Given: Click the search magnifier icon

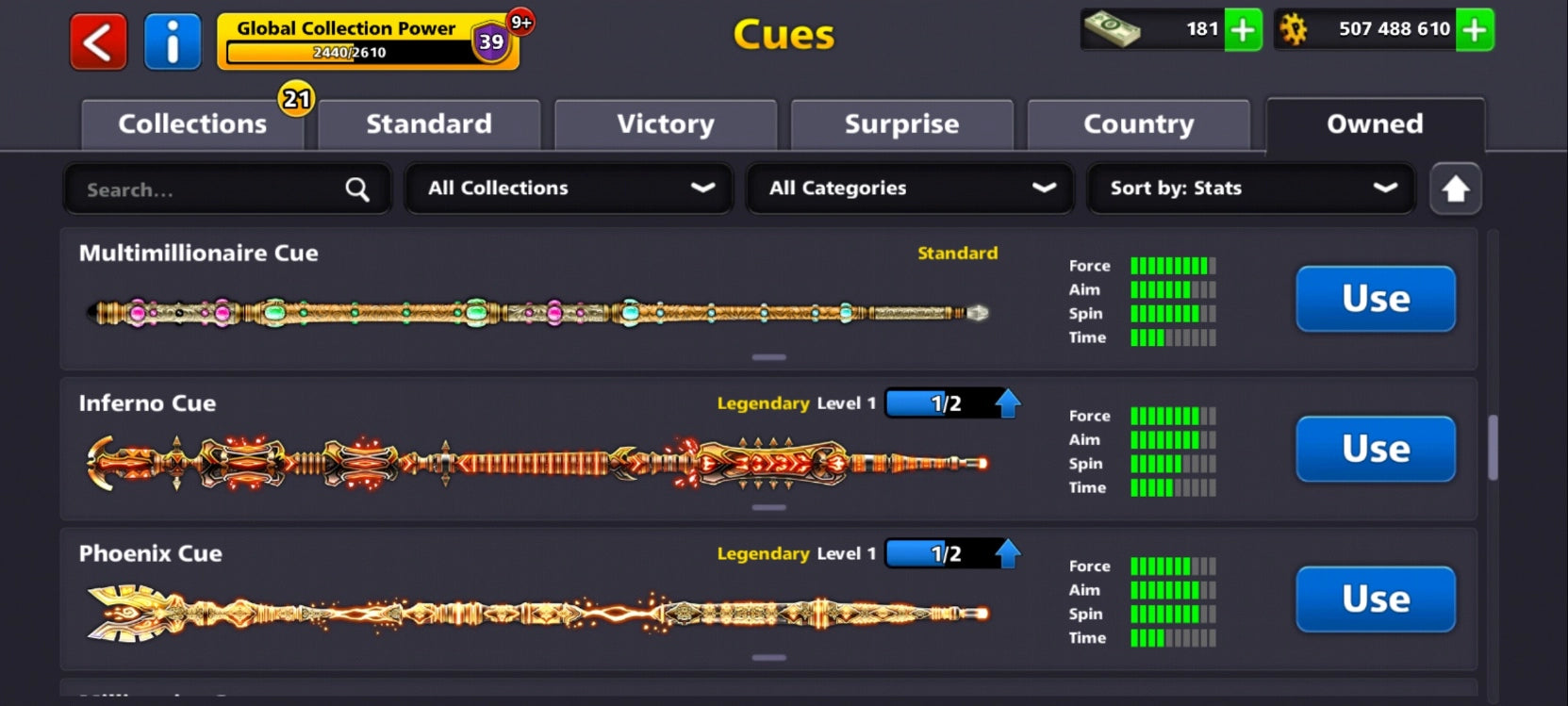Looking at the screenshot, I should tap(356, 189).
